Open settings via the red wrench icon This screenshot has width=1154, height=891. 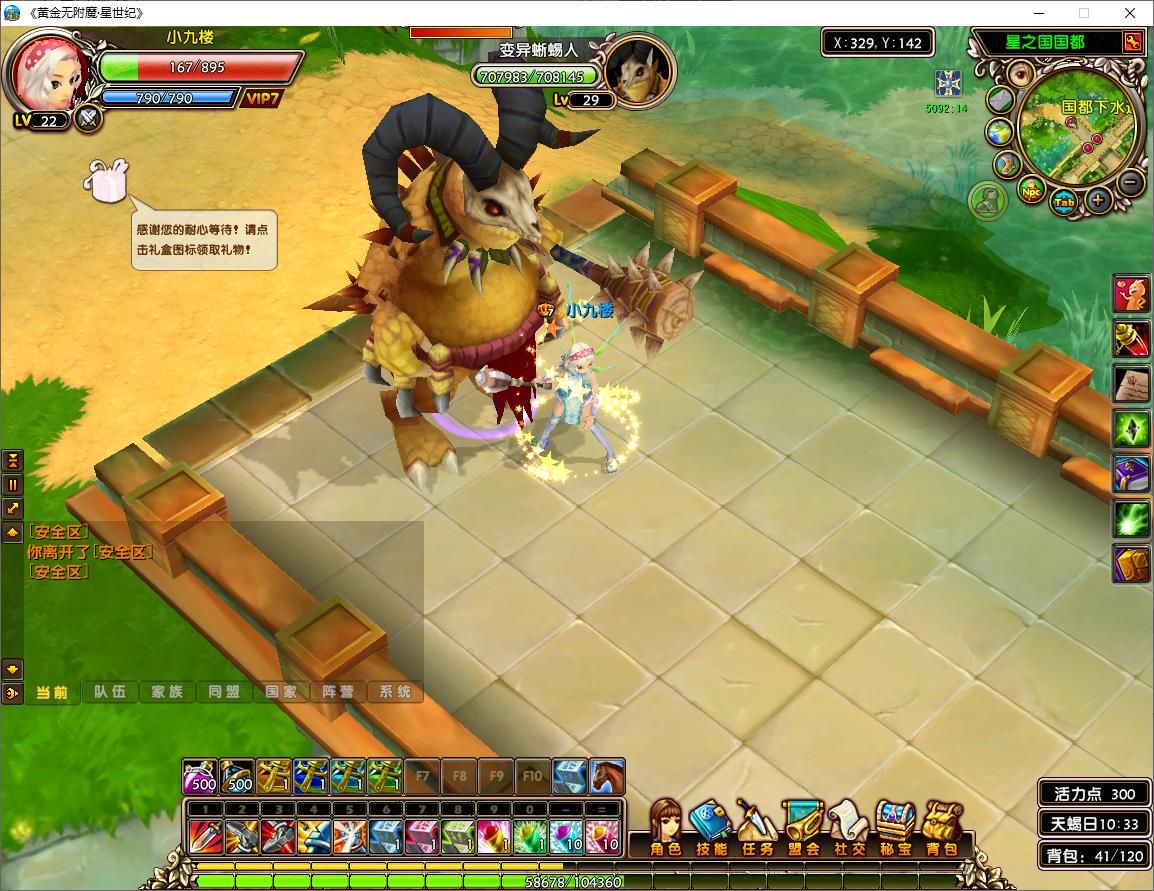[x=1132, y=42]
